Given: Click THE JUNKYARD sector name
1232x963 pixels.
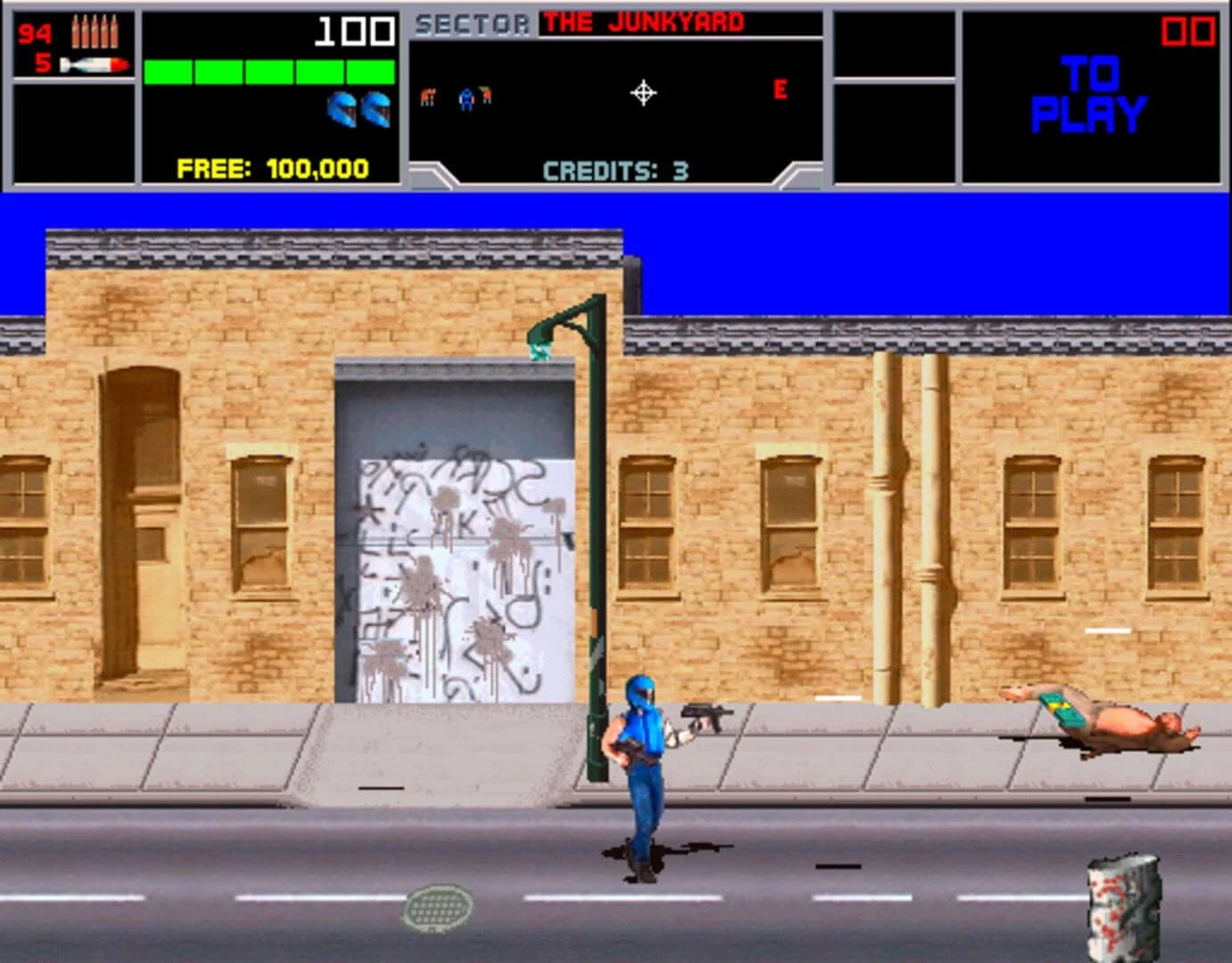Looking at the screenshot, I should pos(642,20).
